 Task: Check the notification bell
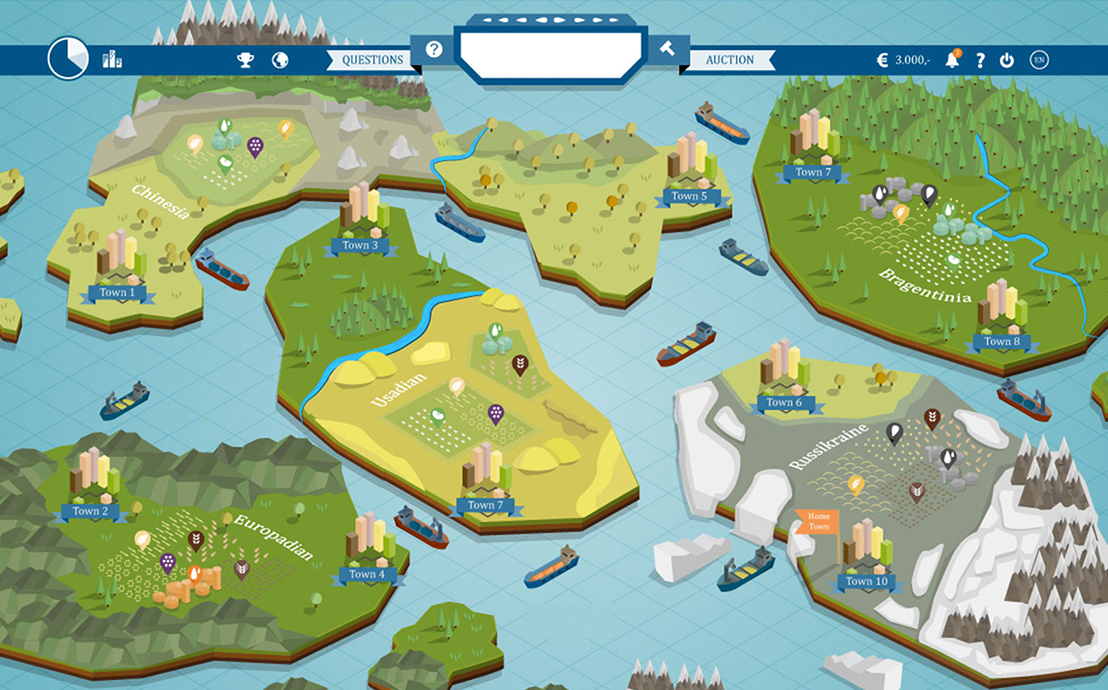pyautogui.click(x=952, y=60)
